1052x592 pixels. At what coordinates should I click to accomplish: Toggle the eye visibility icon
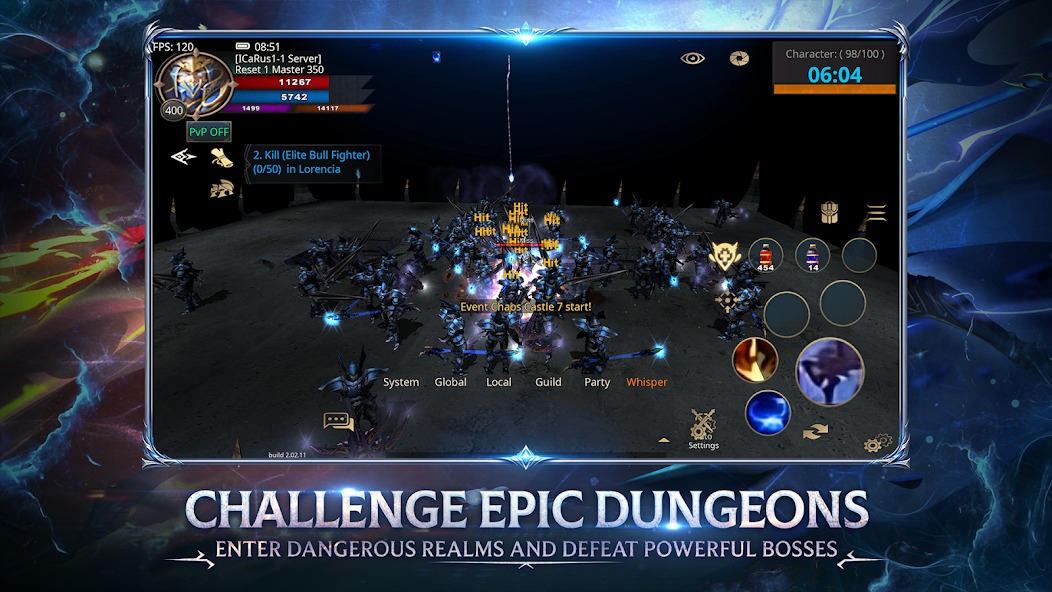(693, 58)
